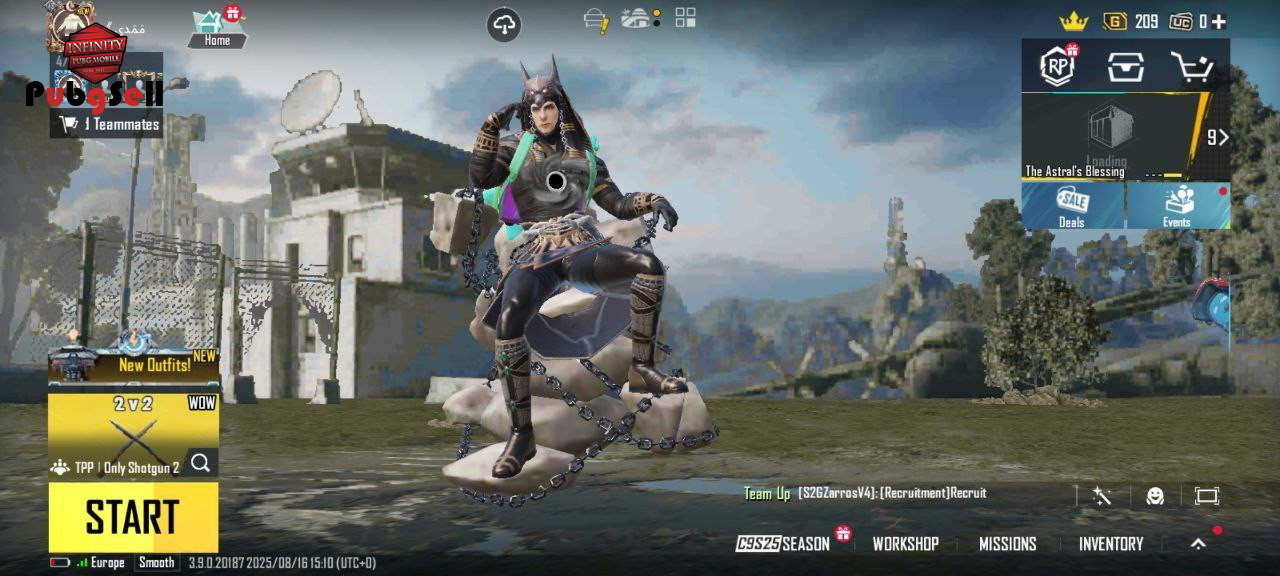
Task: Open the Deals sale panel
Action: tap(1072, 206)
